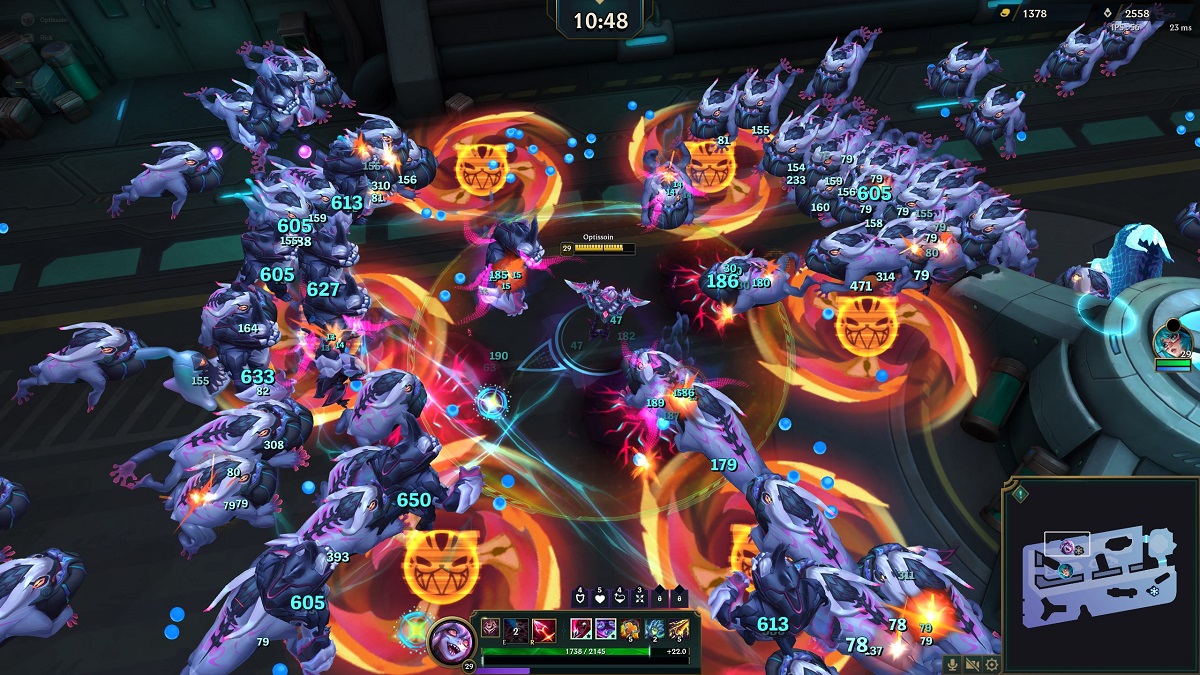Click the heart-with-arrow regeneration stat

click(x=621, y=599)
